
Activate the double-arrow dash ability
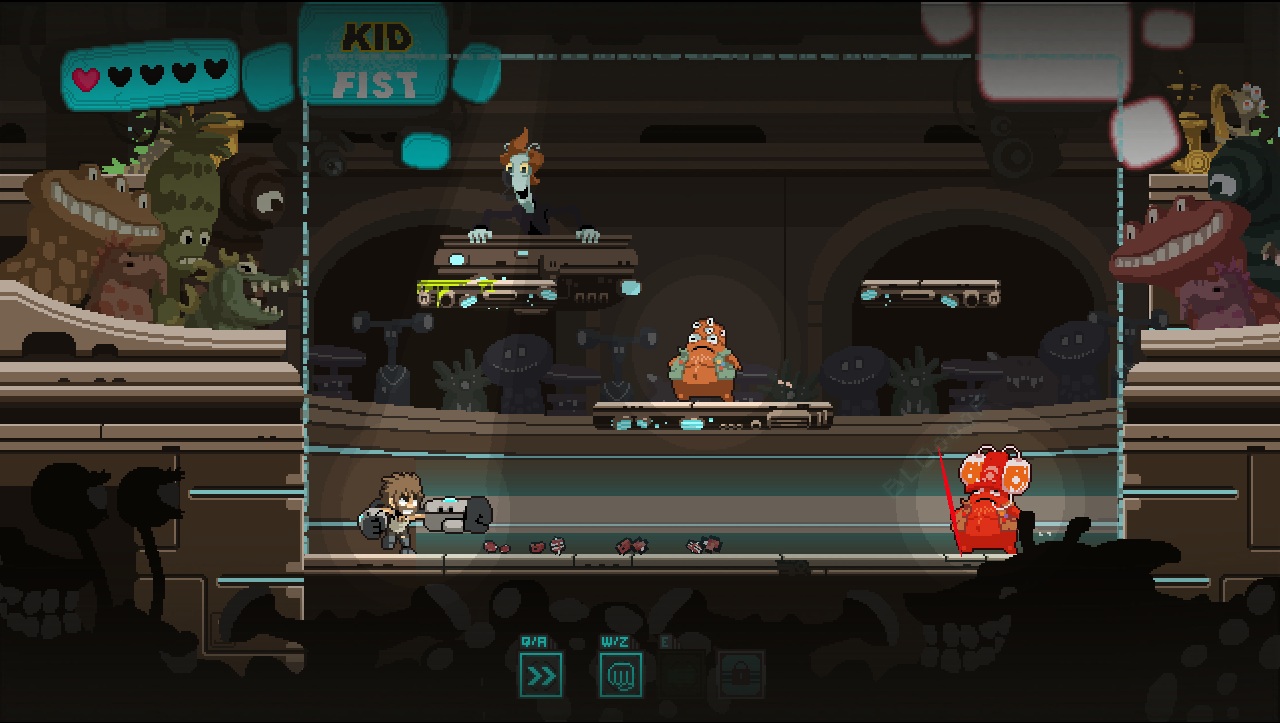[541, 675]
